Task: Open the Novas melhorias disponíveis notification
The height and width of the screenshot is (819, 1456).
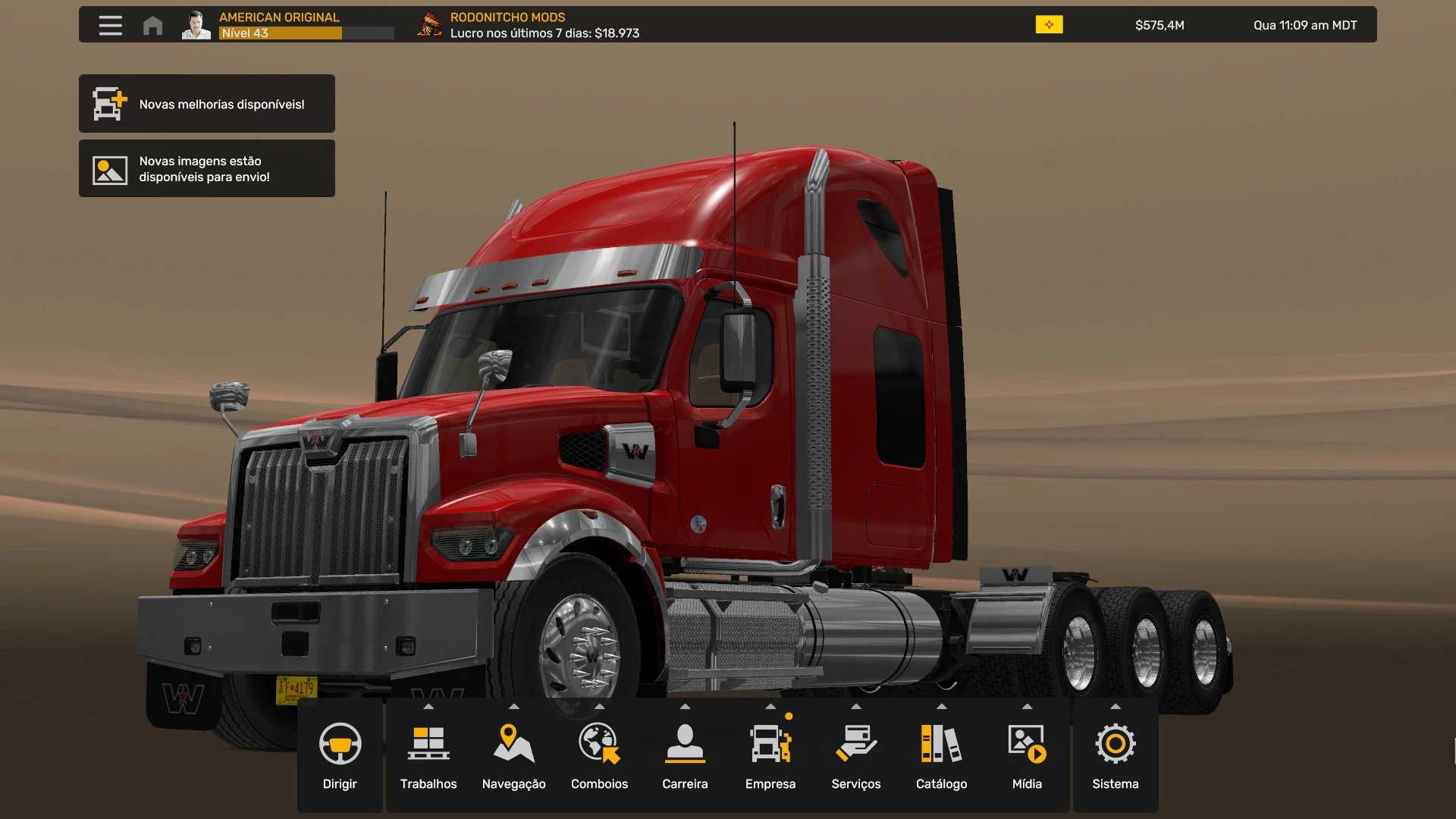Action: click(207, 104)
